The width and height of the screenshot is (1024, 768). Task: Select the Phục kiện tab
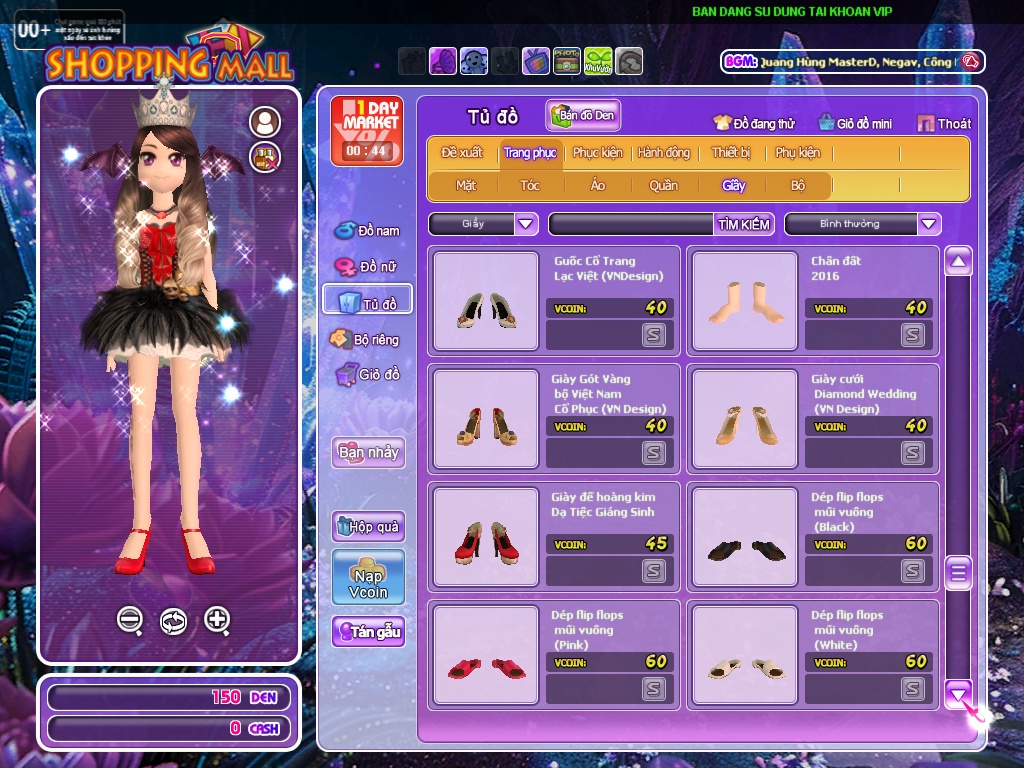click(x=597, y=153)
